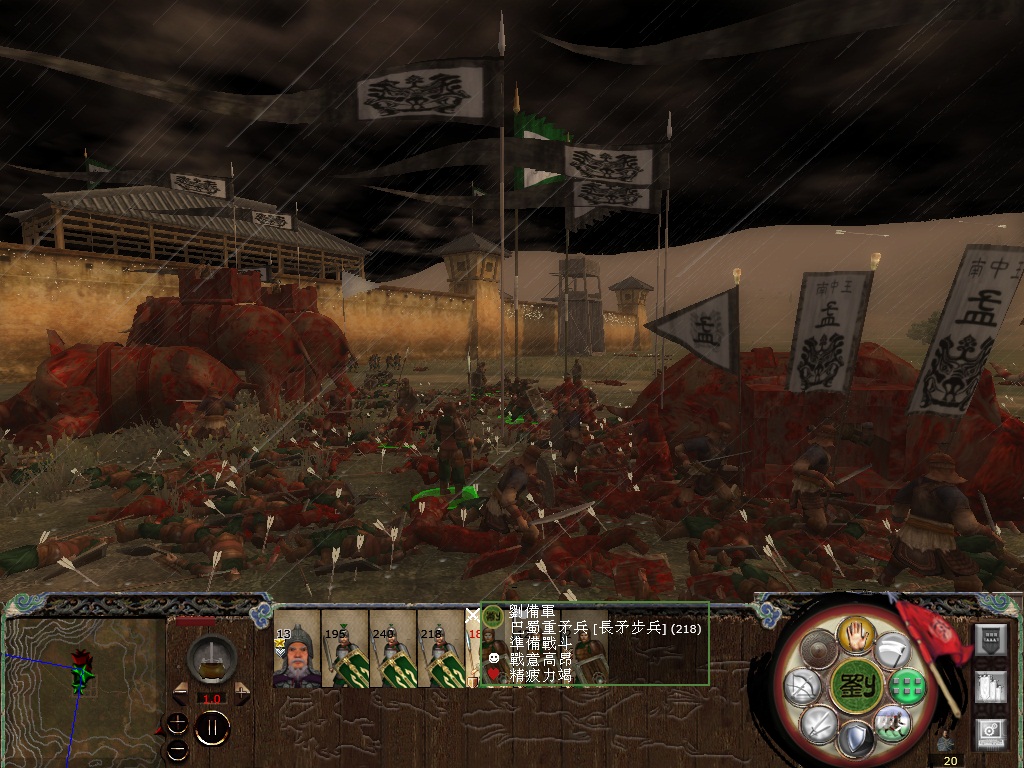Click the bow fire-at-will icon
Screen dimensions: 1024x768
coord(802,686)
